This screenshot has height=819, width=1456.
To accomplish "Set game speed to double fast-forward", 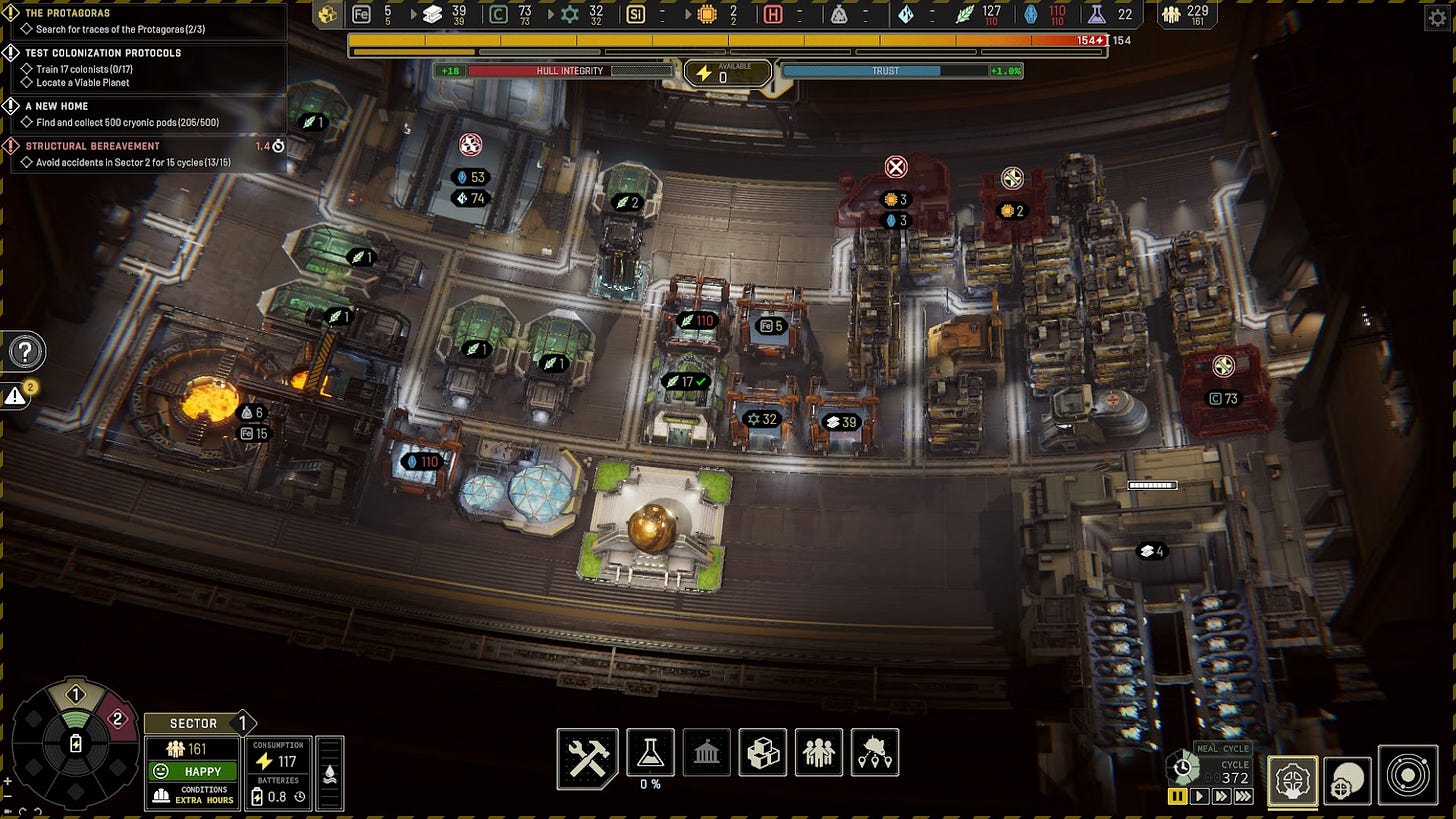I will 1221,797.
